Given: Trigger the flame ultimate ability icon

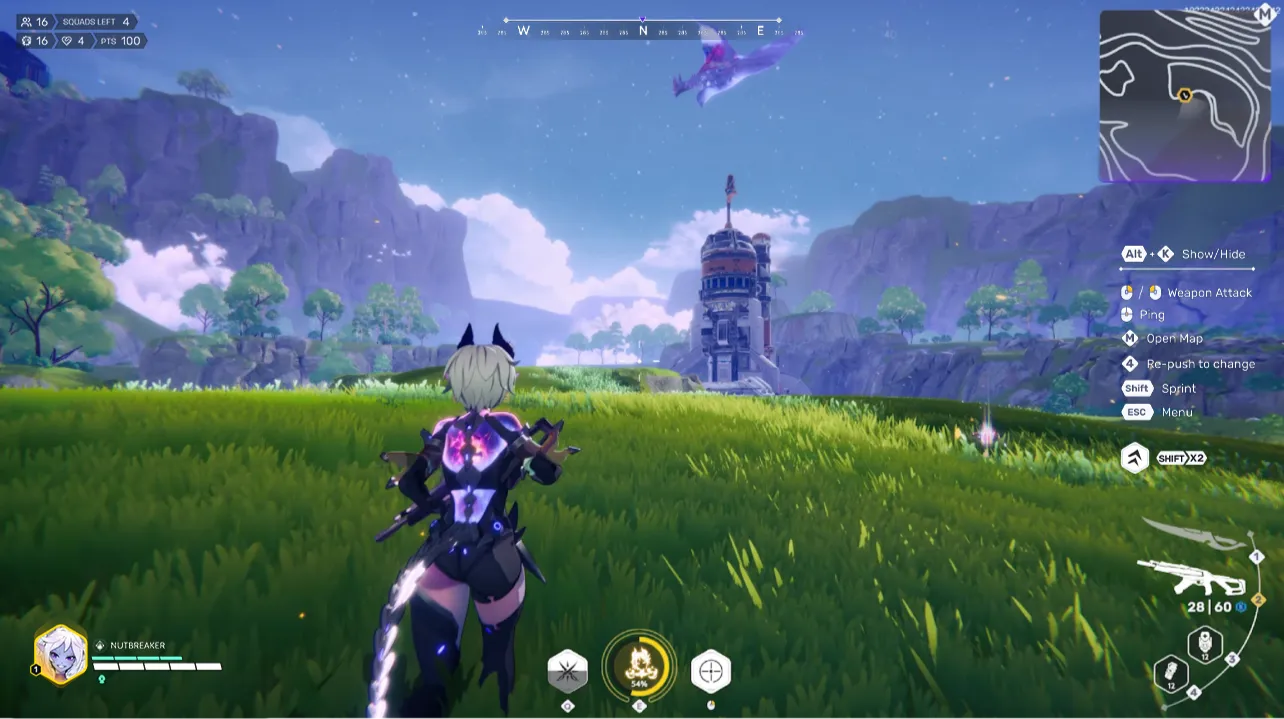Looking at the screenshot, I should coord(639,667).
